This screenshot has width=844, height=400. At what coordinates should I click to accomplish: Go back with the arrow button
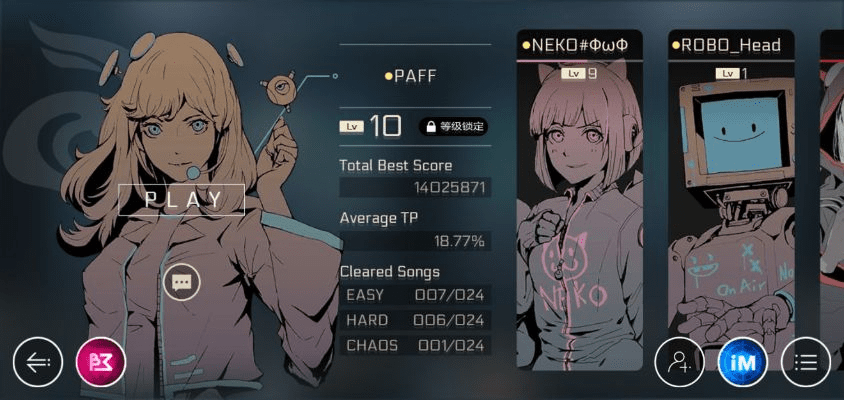click(x=38, y=362)
